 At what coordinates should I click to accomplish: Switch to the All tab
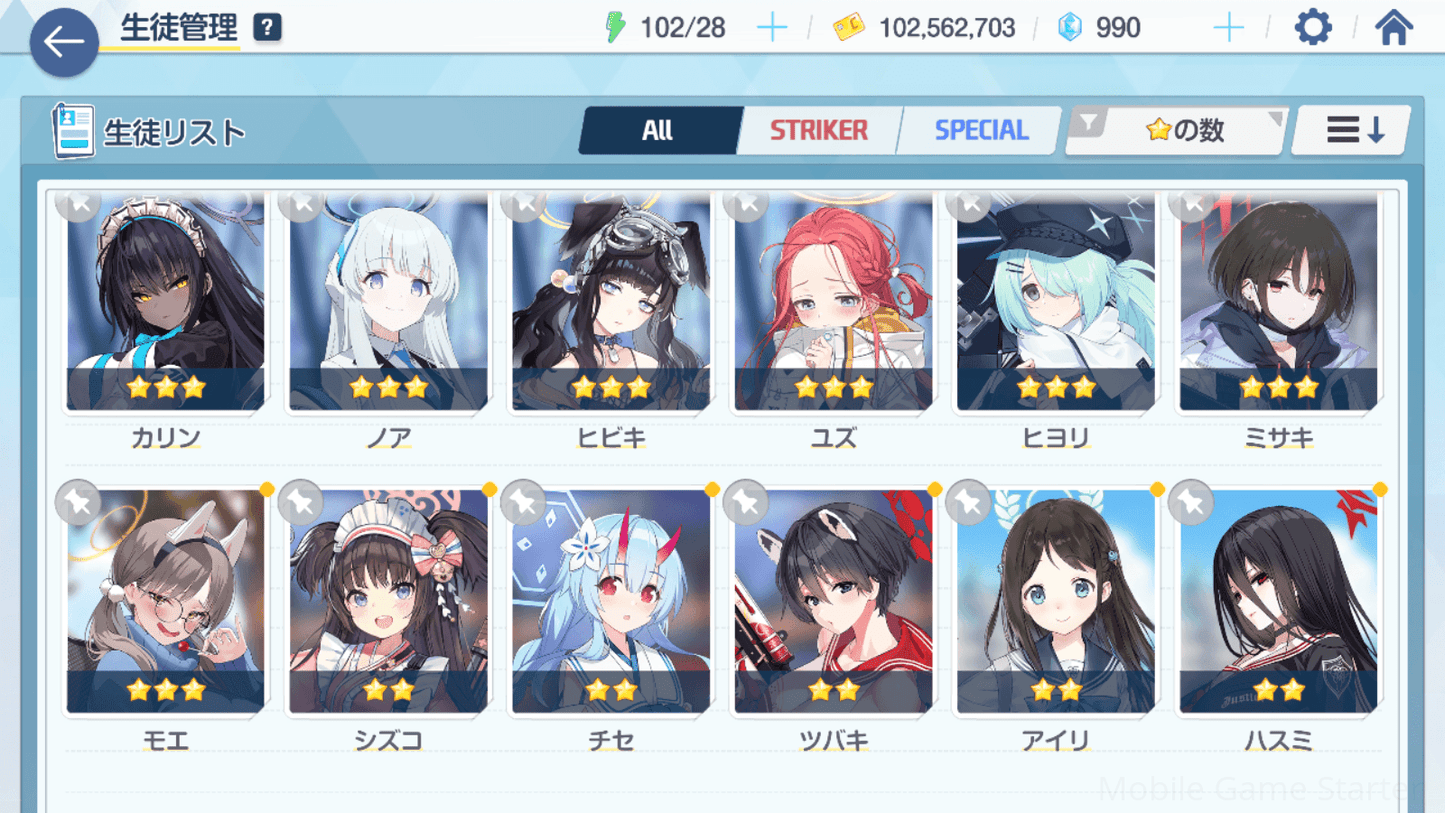tap(658, 130)
